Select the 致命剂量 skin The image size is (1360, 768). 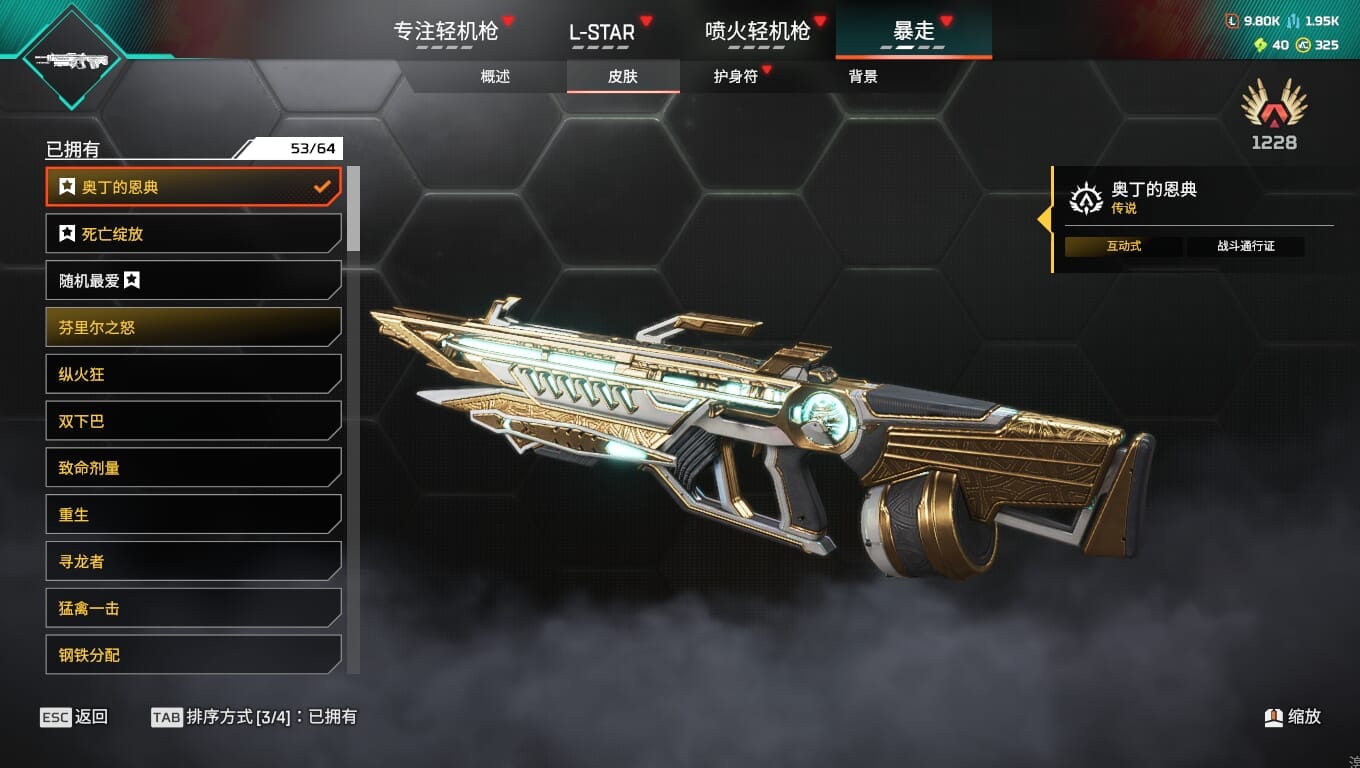(193, 468)
